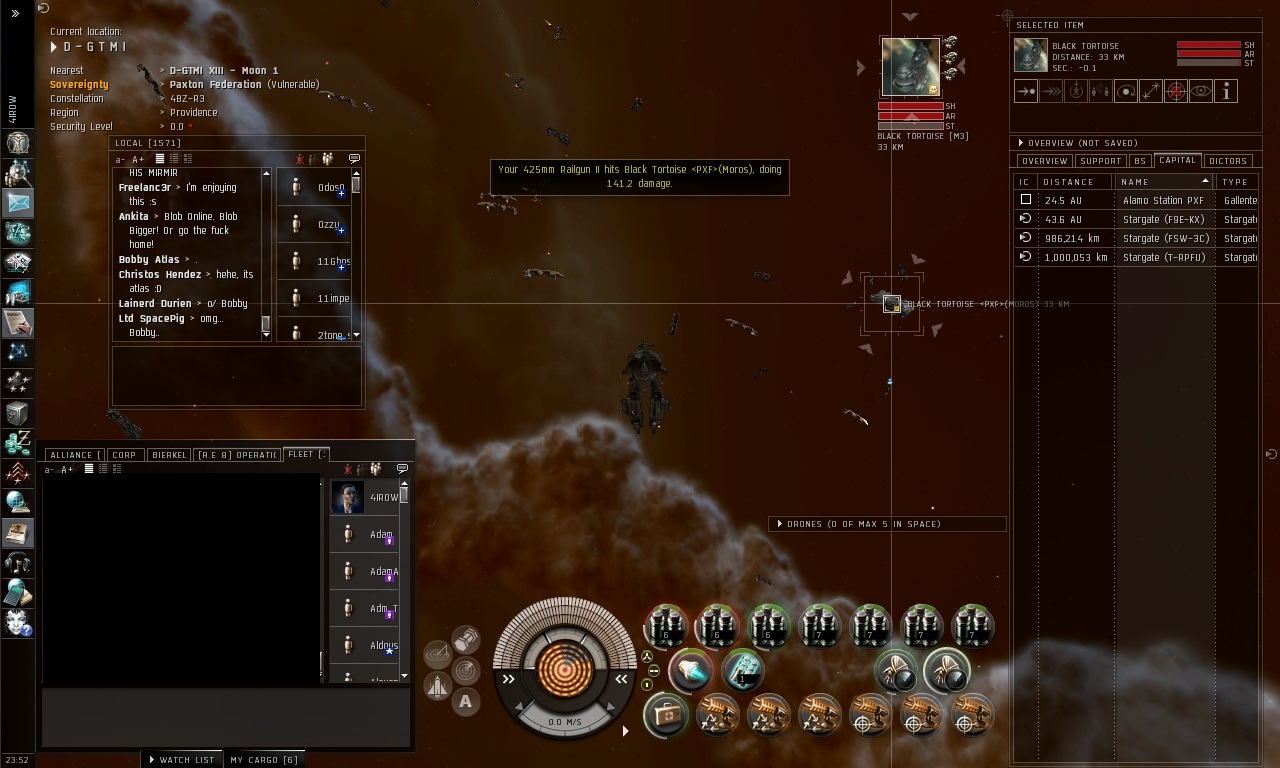Viewport: 1280px width, 768px height.
Task: Choose Stargate (F9E-KX) row
Action: [x=1163, y=219]
